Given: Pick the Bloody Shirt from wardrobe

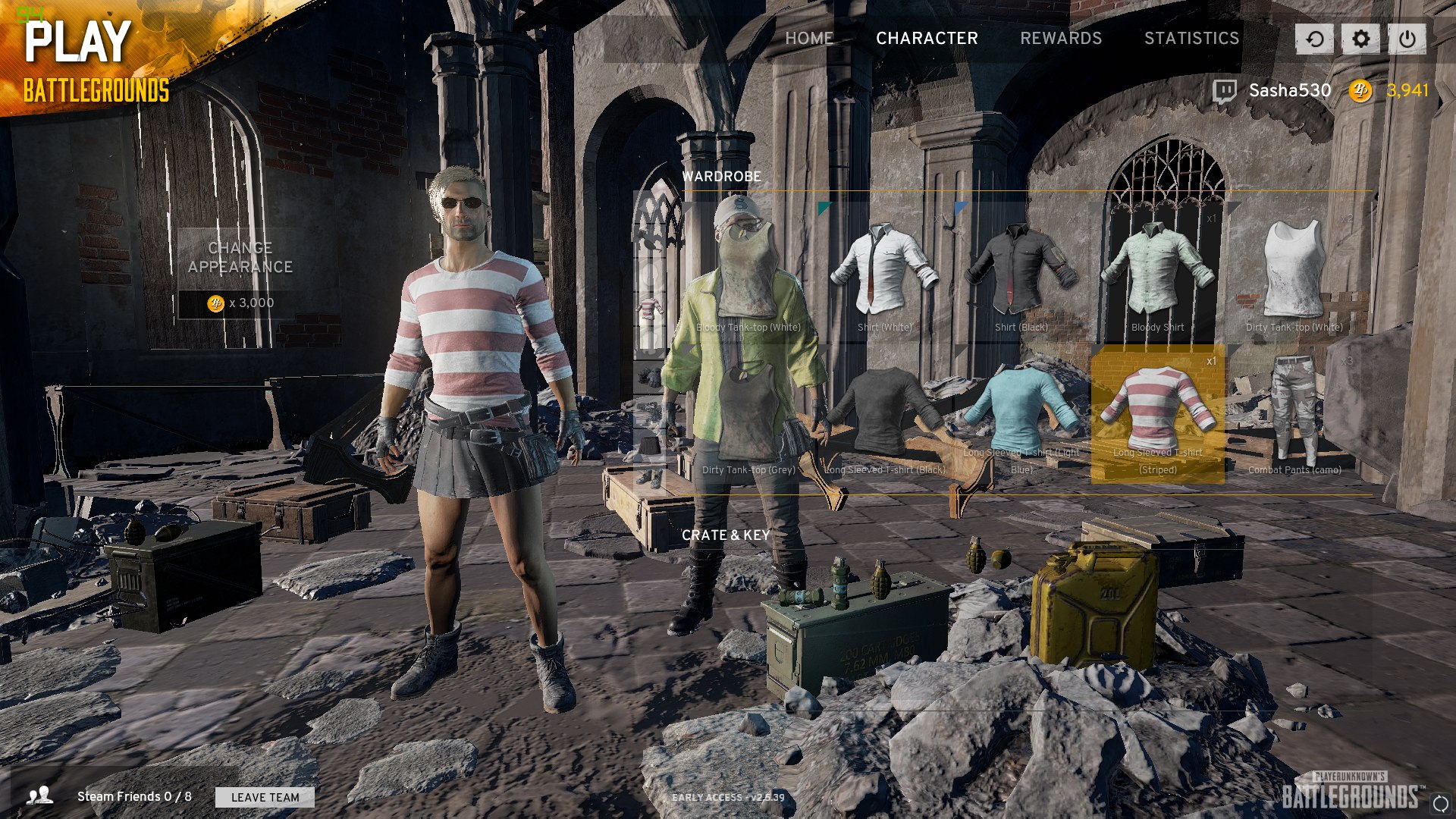Looking at the screenshot, I should point(1157,273).
